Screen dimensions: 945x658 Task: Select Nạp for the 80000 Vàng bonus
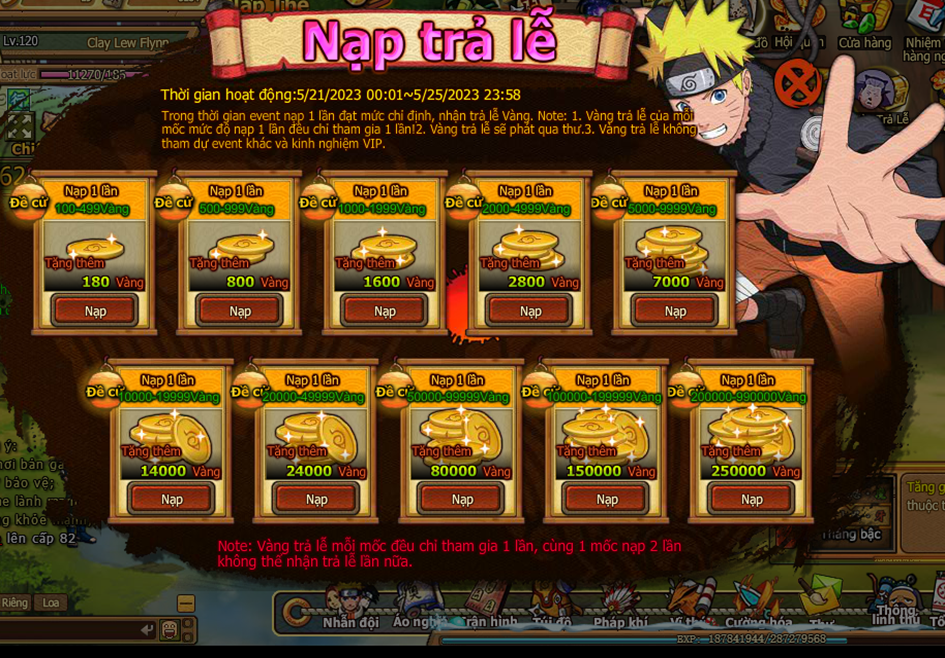(462, 499)
